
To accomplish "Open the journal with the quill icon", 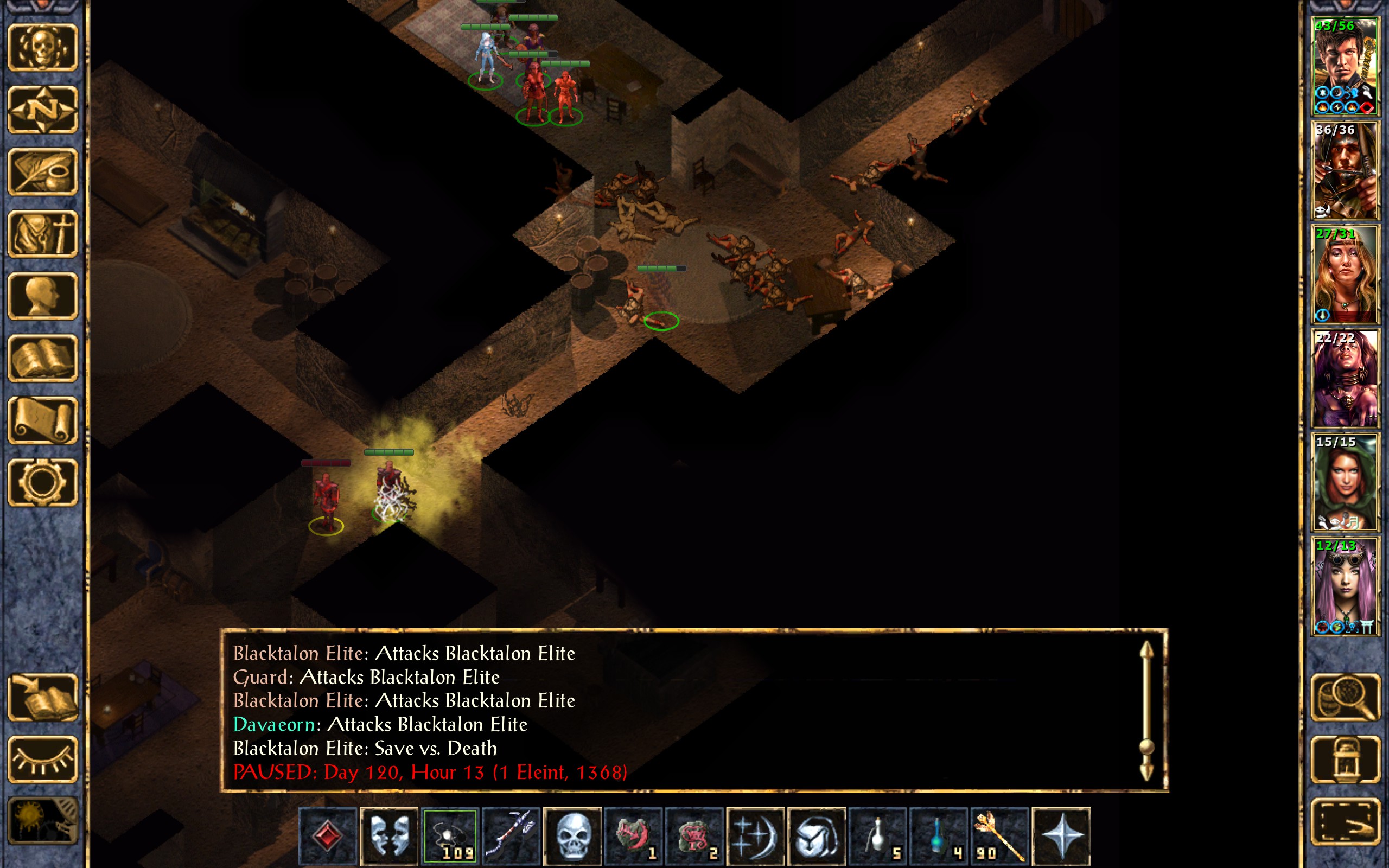I will point(43,171).
